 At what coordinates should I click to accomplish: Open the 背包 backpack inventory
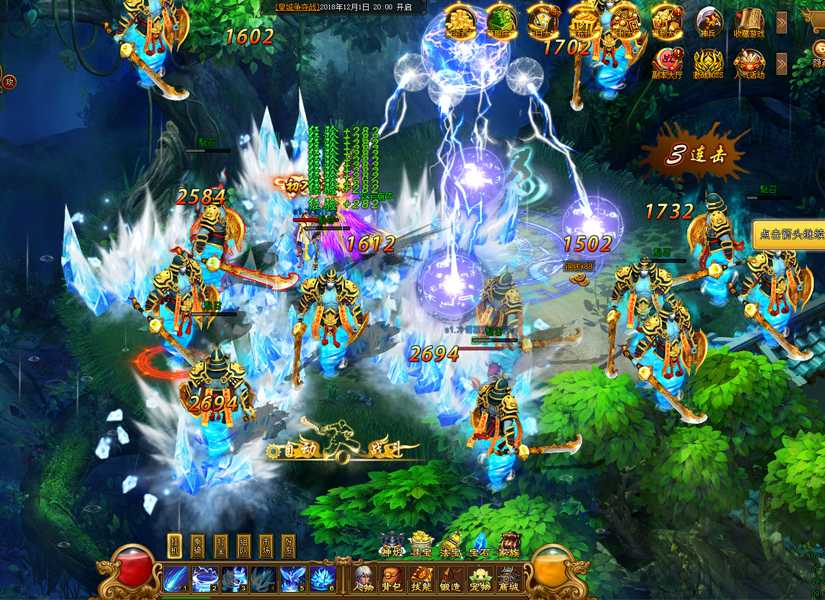393,579
